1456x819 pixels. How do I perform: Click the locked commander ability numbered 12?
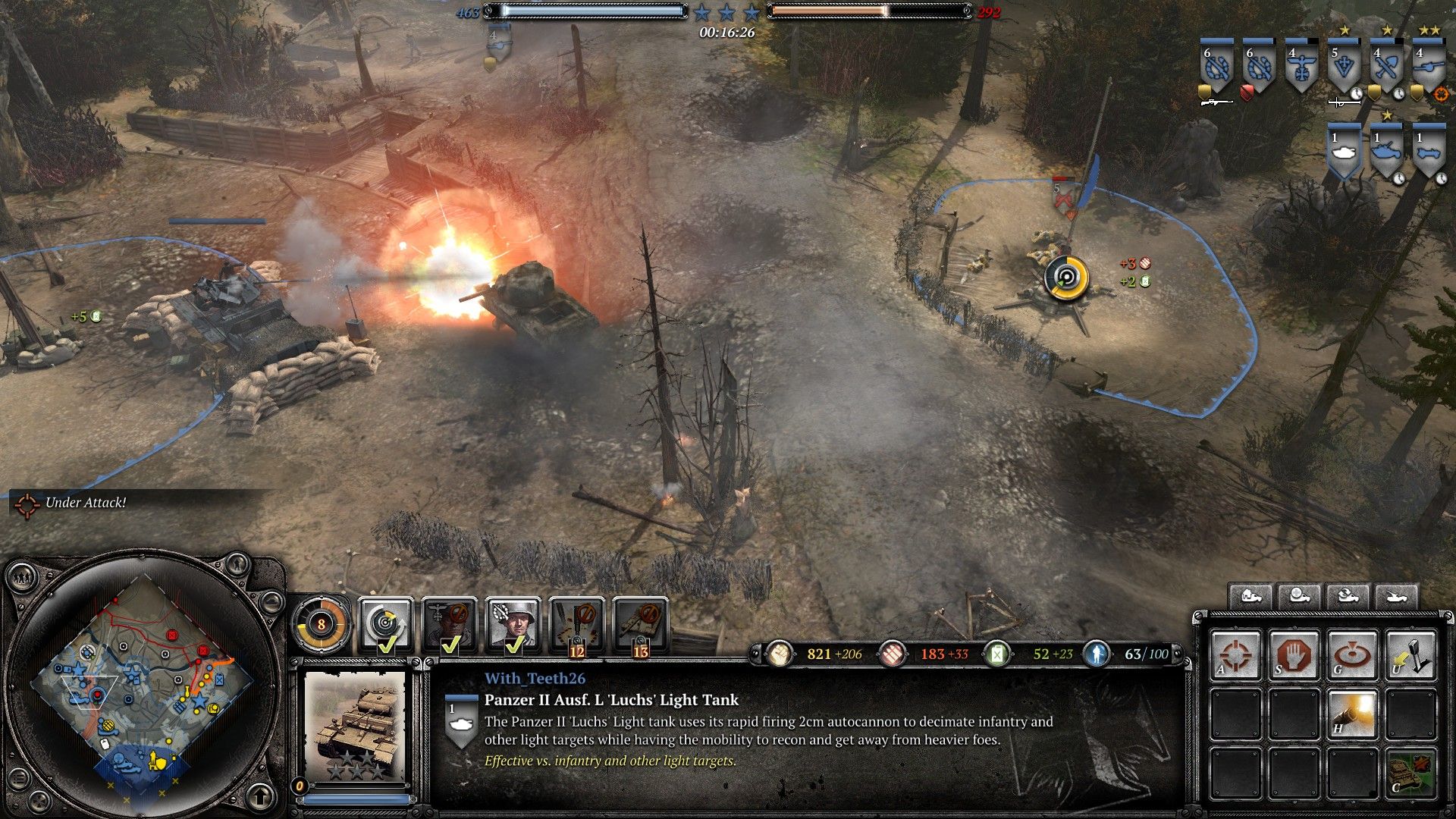pyautogui.click(x=577, y=626)
